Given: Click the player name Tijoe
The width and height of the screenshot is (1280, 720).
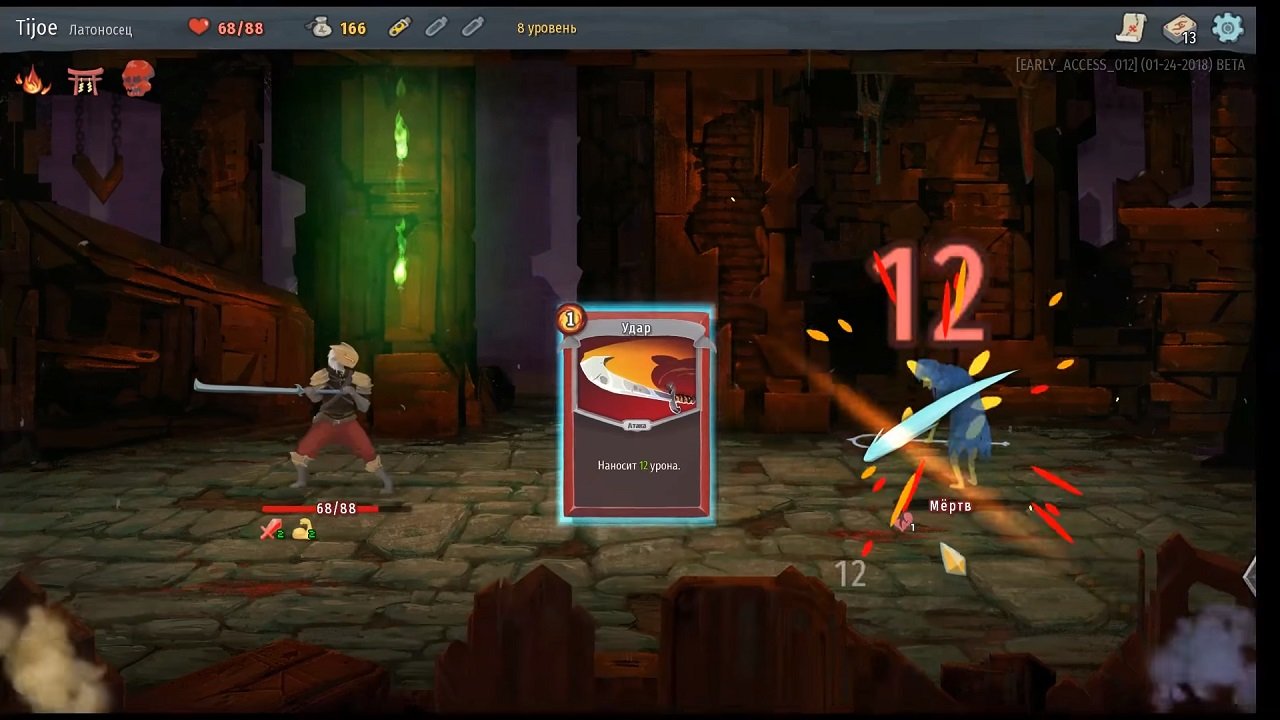Looking at the screenshot, I should click(x=36, y=27).
